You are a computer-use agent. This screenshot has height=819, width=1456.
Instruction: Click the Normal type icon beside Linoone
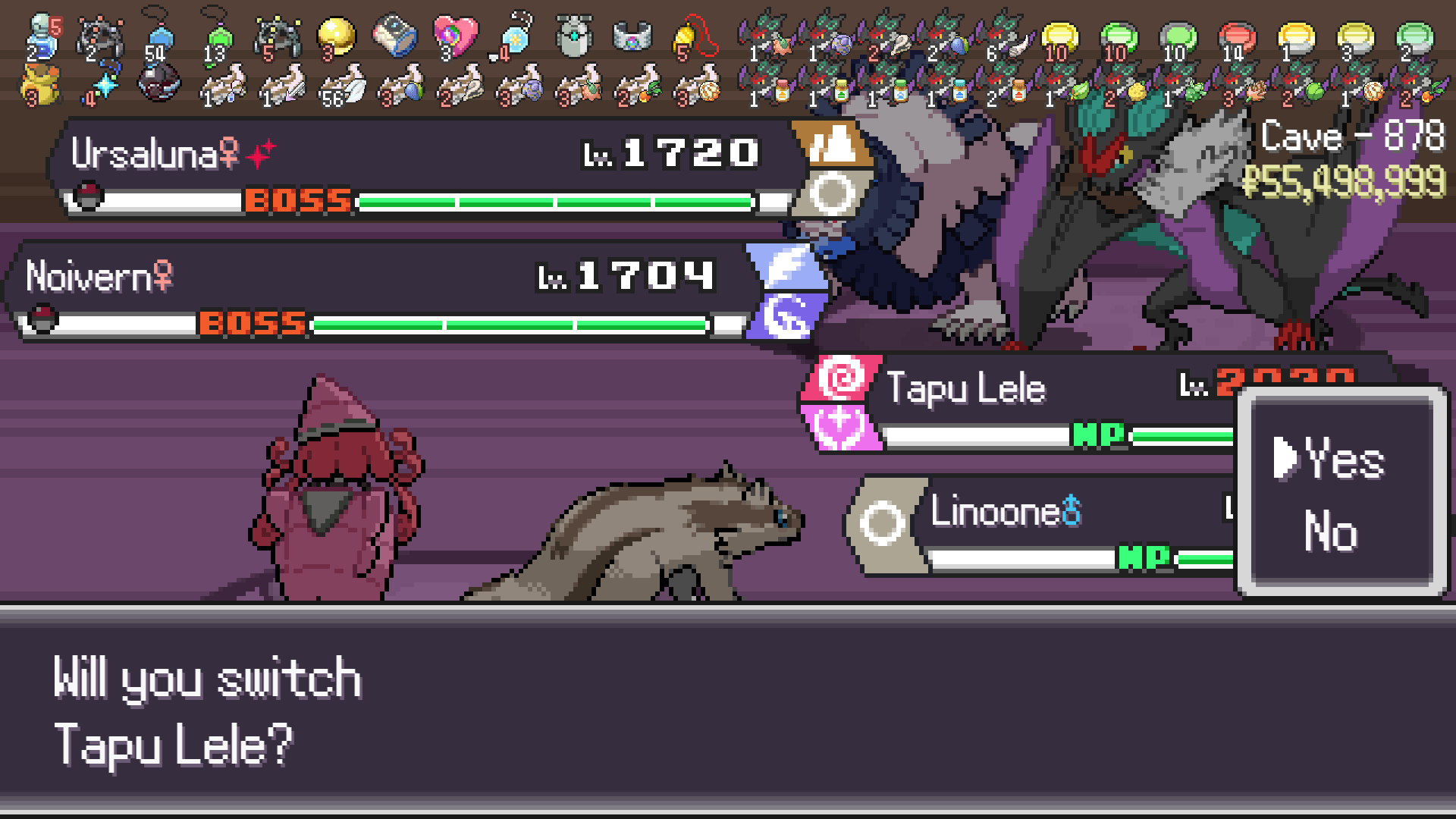click(883, 512)
